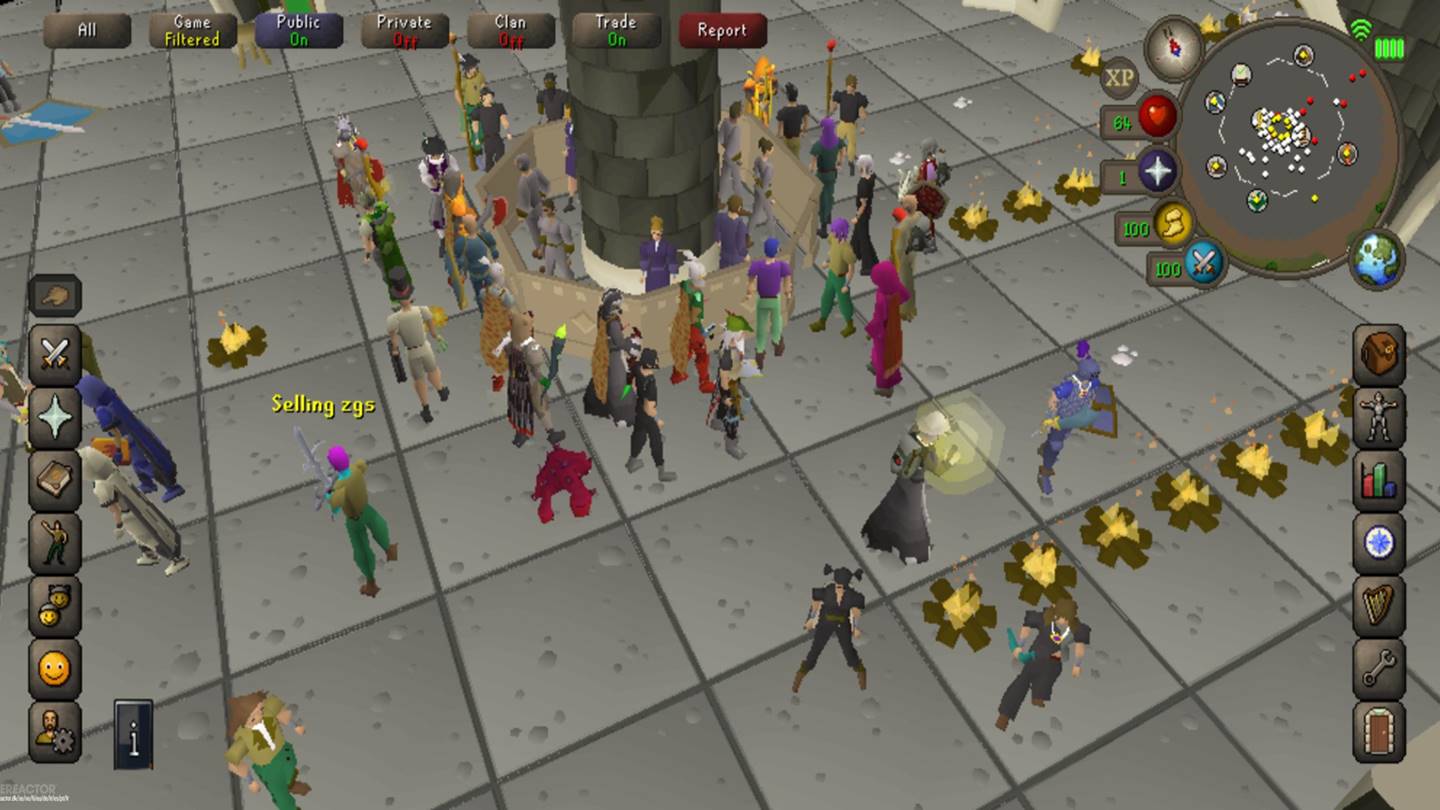Viewport: 1440px width, 810px height.
Task: Show the worn equipment panel
Action: tap(1379, 417)
